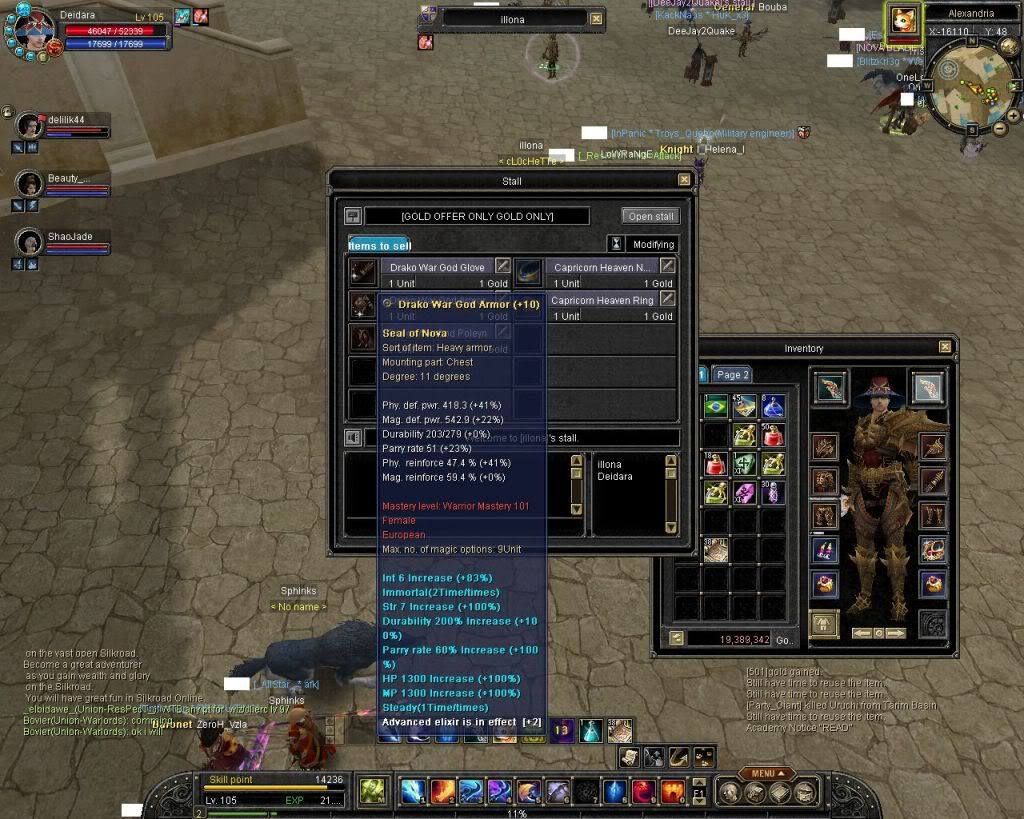Activate the fiery castle skill in slot 0

[x=673, y=791]
